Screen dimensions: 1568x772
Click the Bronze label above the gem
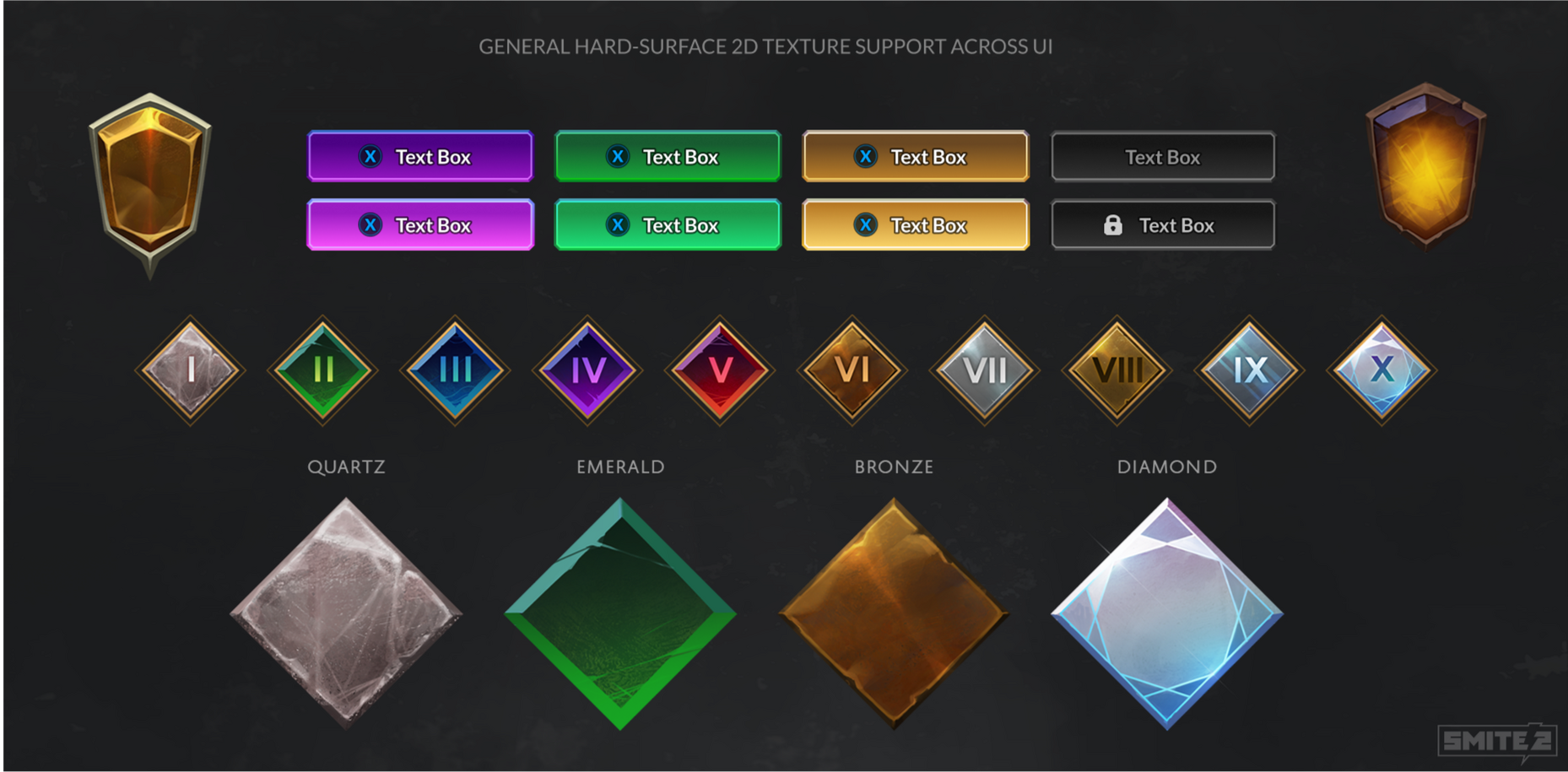click(893, 467)
